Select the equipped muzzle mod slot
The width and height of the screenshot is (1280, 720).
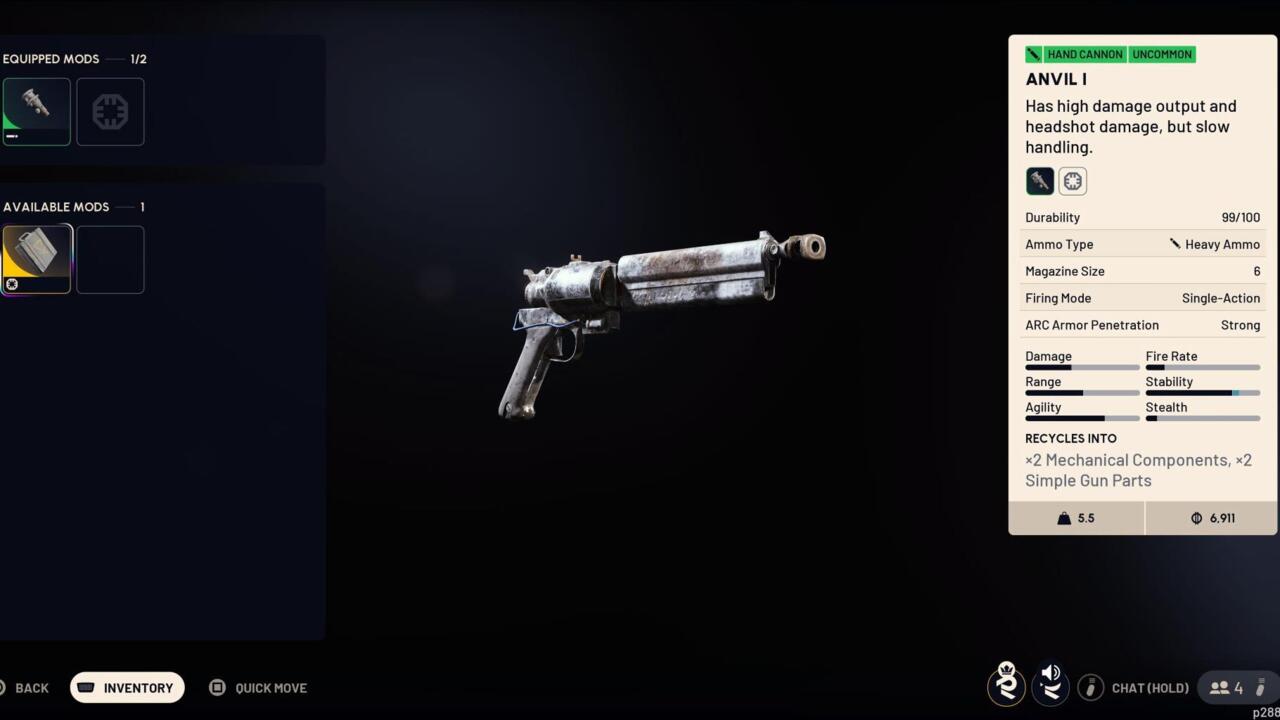pos(36,112)
